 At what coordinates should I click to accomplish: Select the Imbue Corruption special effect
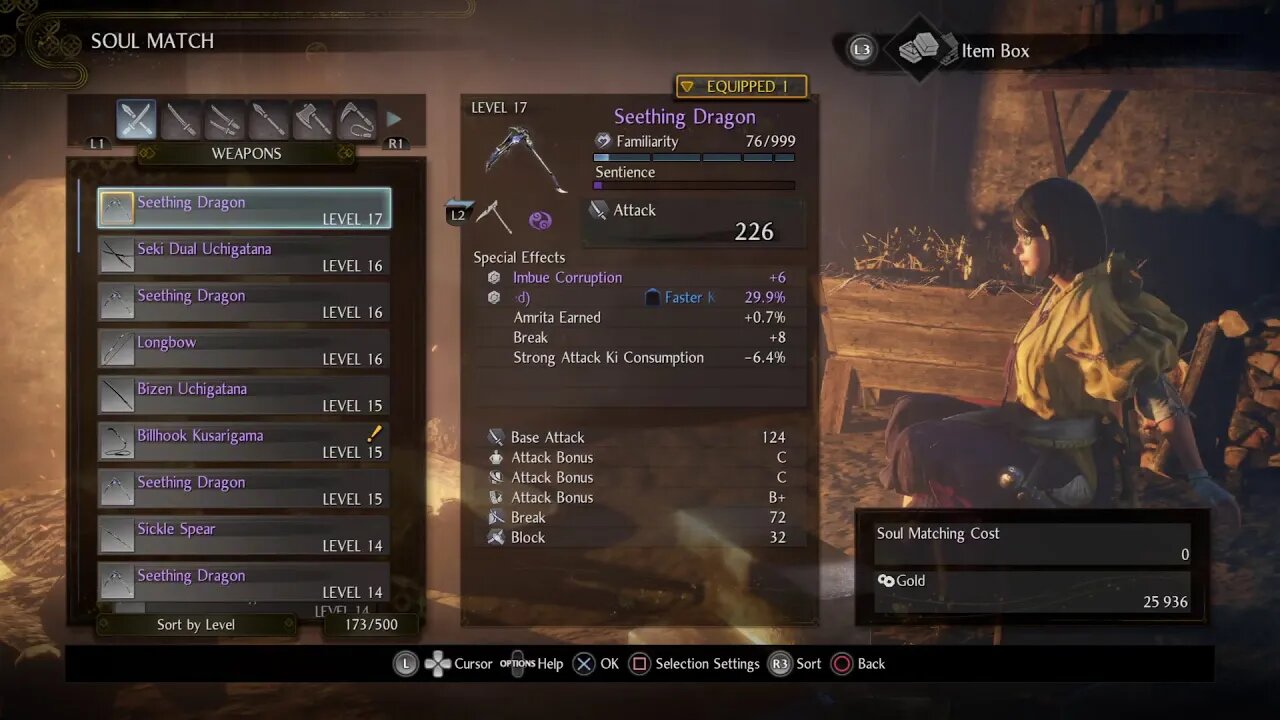567,278
